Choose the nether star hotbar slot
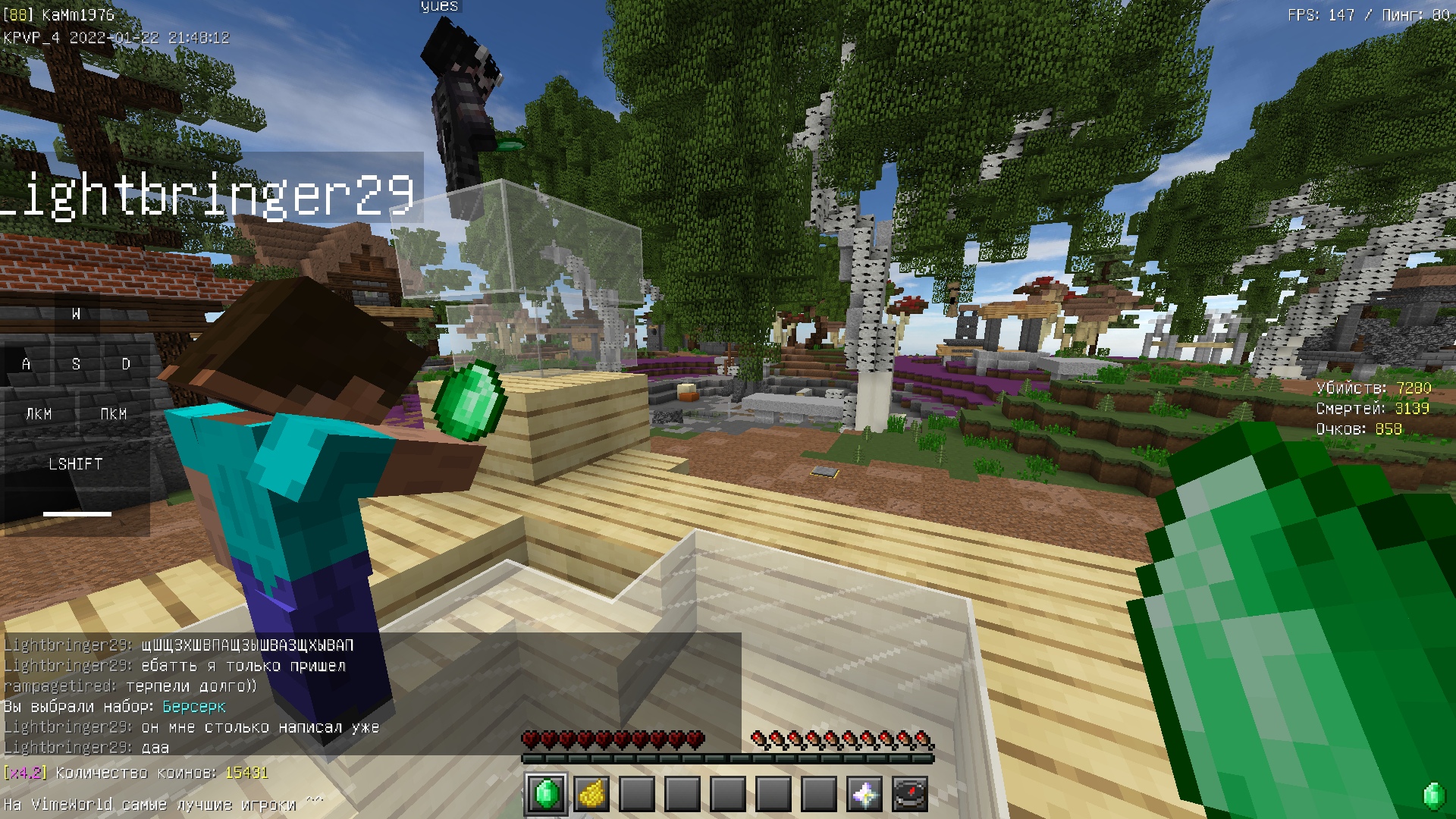Viewport: 1456px width, 819px height. (x=864, y=794)
